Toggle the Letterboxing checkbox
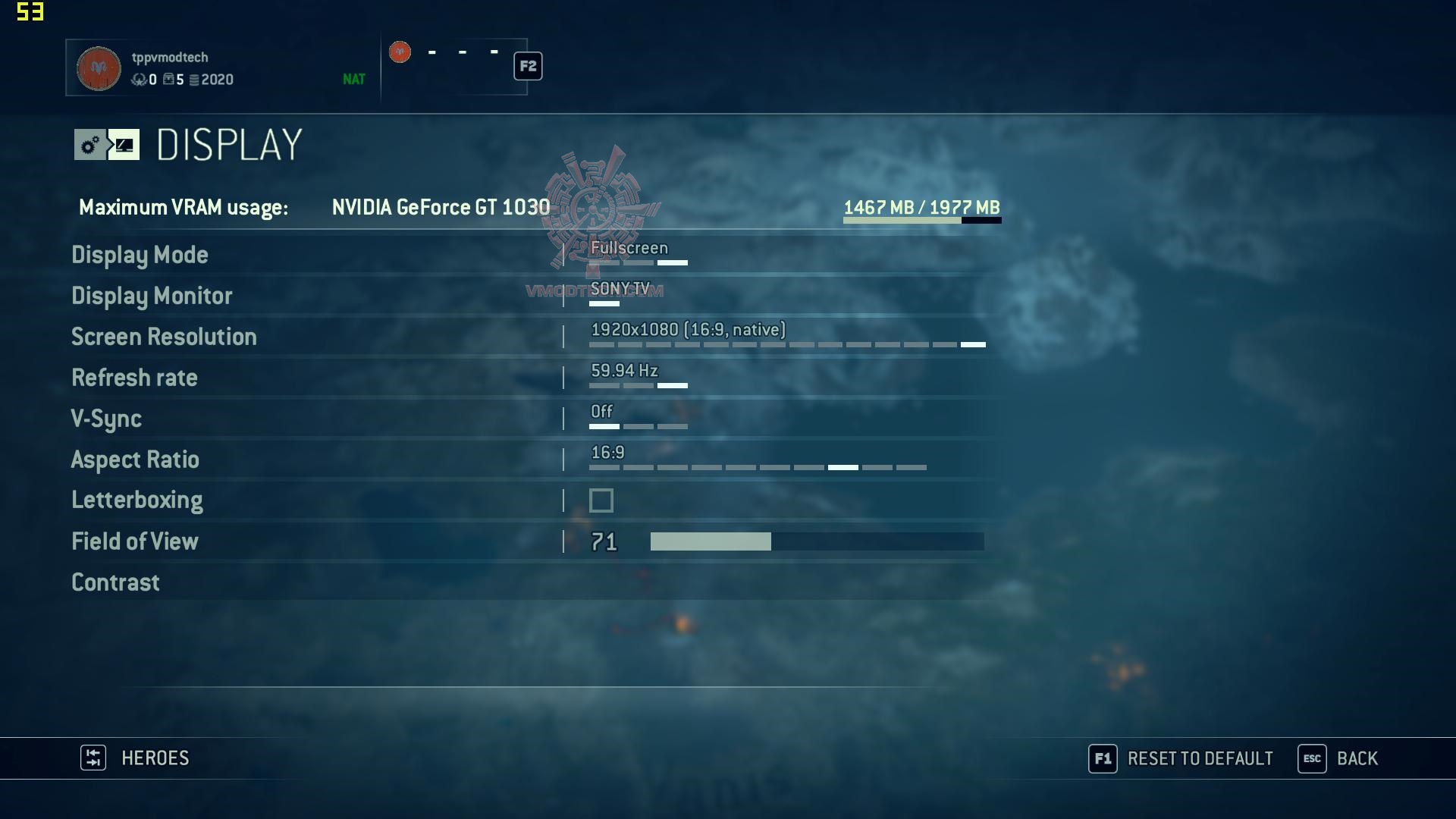This screenshot has height=819, width=1456. [601, 500]
